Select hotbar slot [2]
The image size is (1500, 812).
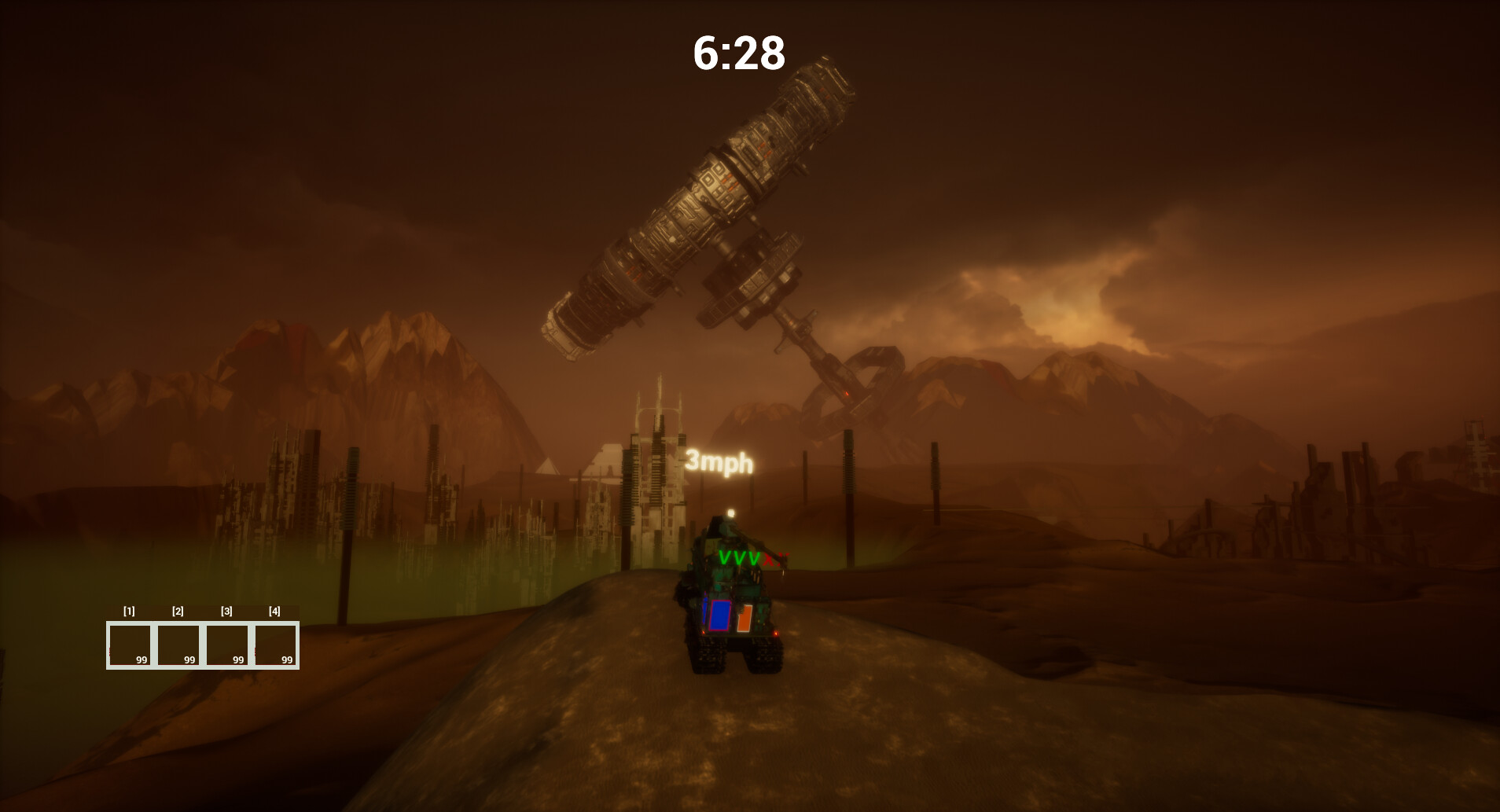(x=178, y=644)
